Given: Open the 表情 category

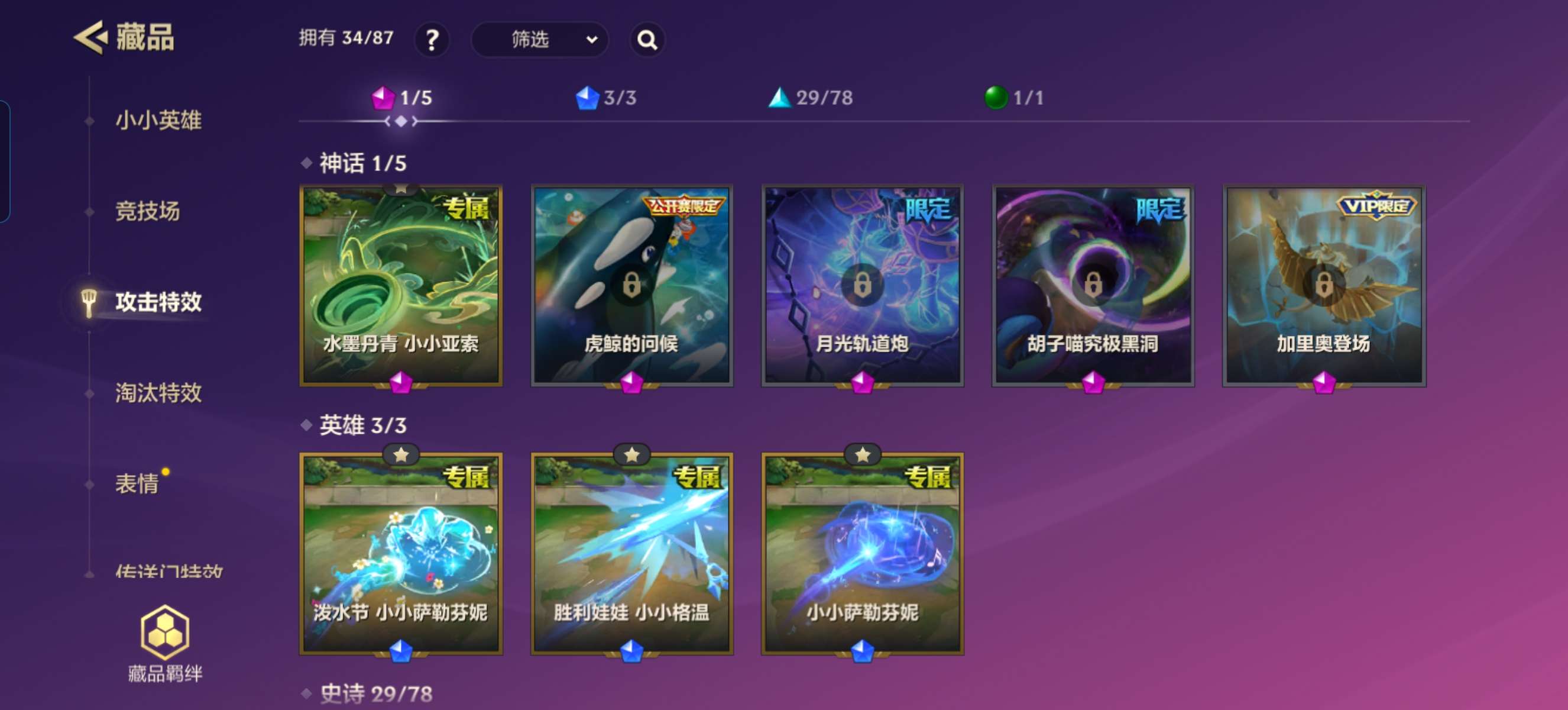Looking at the screenshot, I should 137,483.
